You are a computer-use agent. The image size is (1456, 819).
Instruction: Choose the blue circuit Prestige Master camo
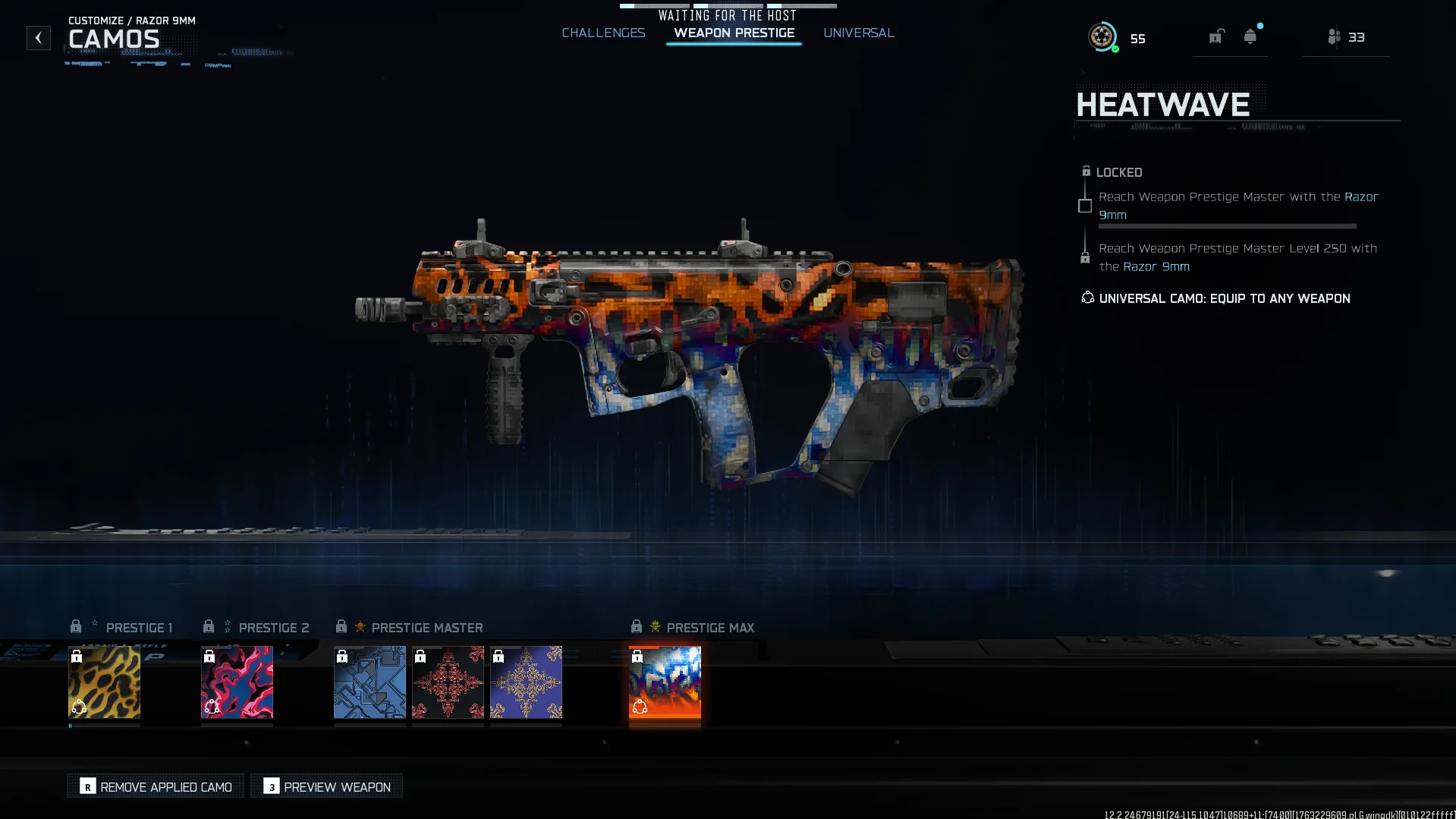[x=370, y=682]
